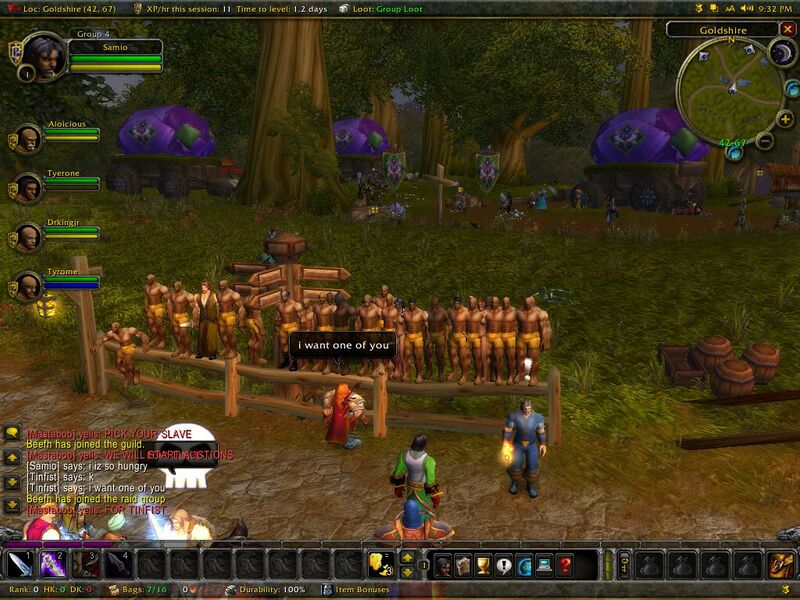Target party member Drkingjr
This screenshot has width=800, height=600.
click(x=26, y=237)
